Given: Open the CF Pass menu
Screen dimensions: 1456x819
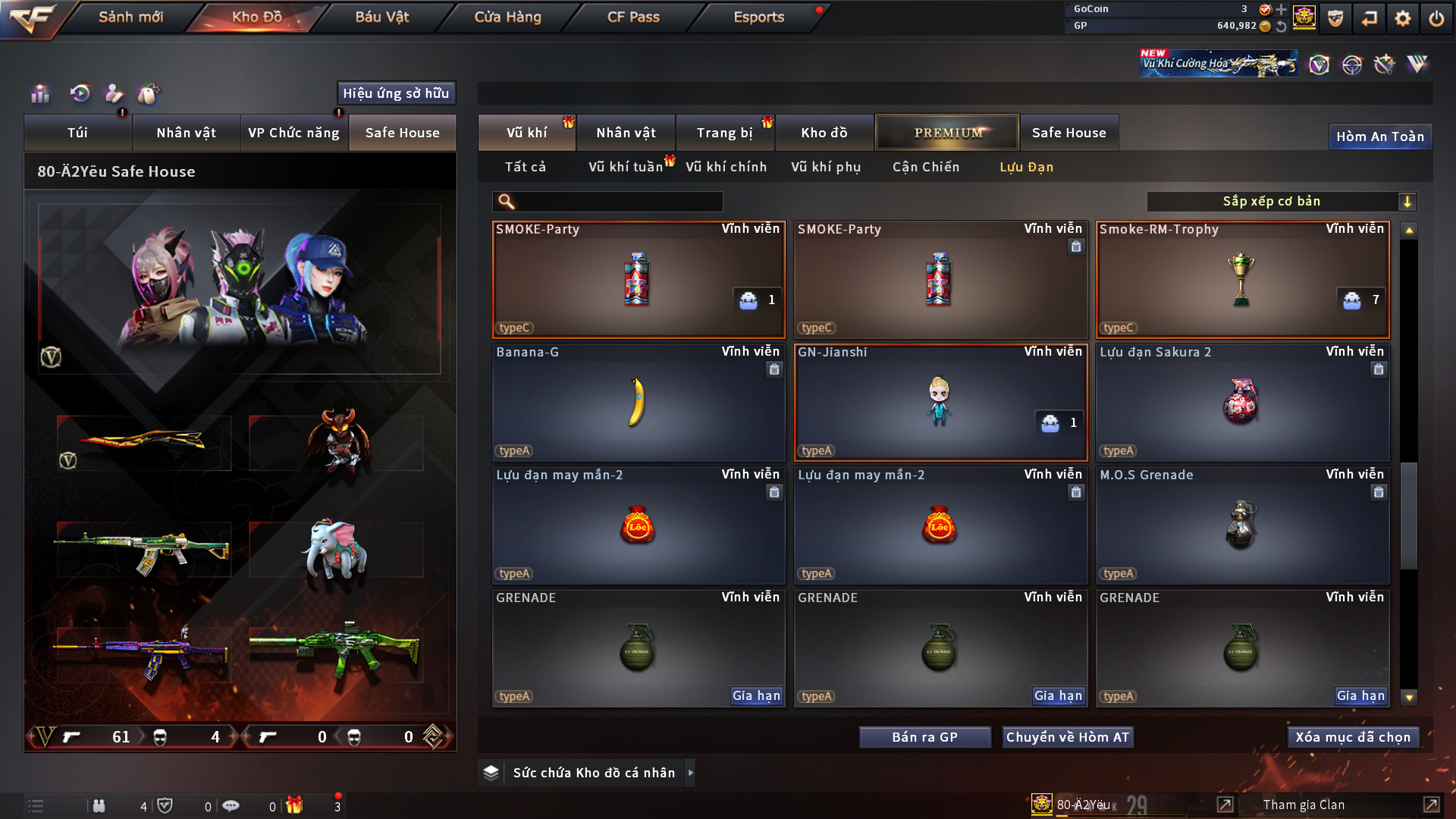Looking at the screenshot, I should [x=633, y=17].
